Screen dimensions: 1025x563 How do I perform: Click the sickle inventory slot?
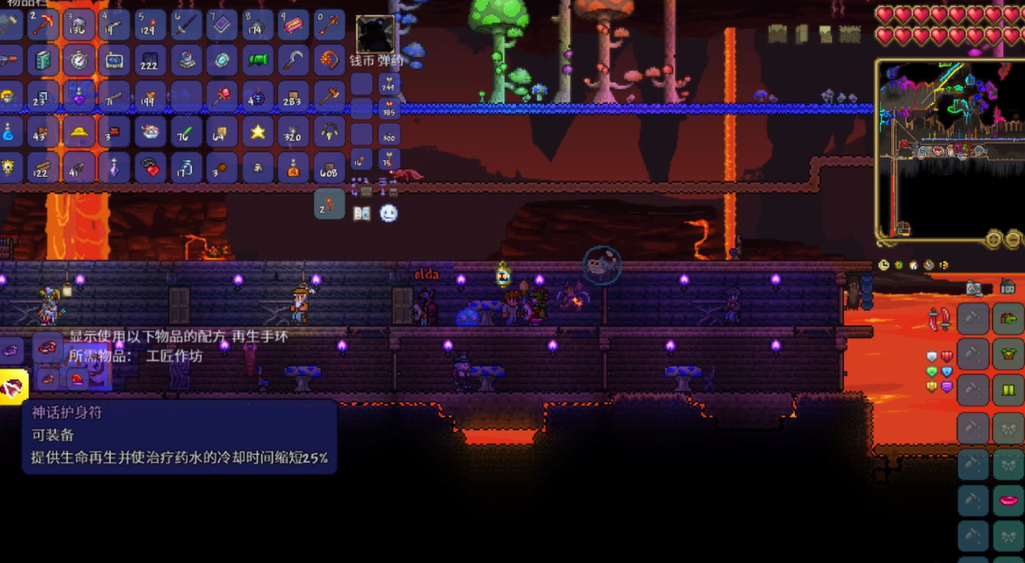point(294,60)
